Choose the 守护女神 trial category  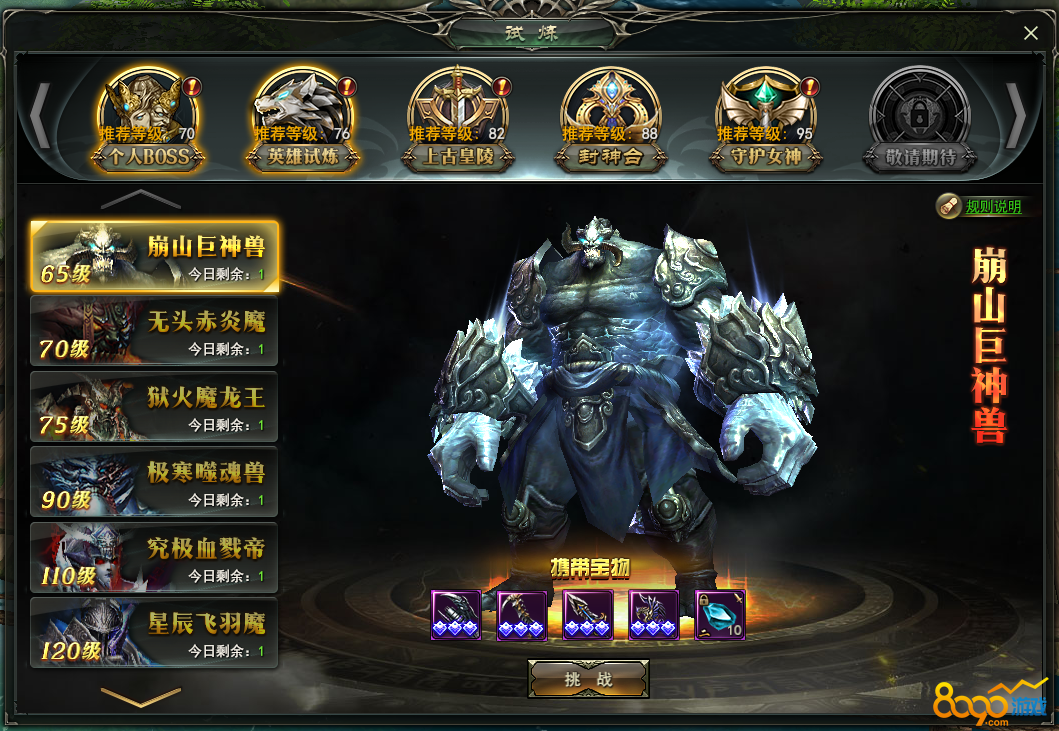pos(766,122)
